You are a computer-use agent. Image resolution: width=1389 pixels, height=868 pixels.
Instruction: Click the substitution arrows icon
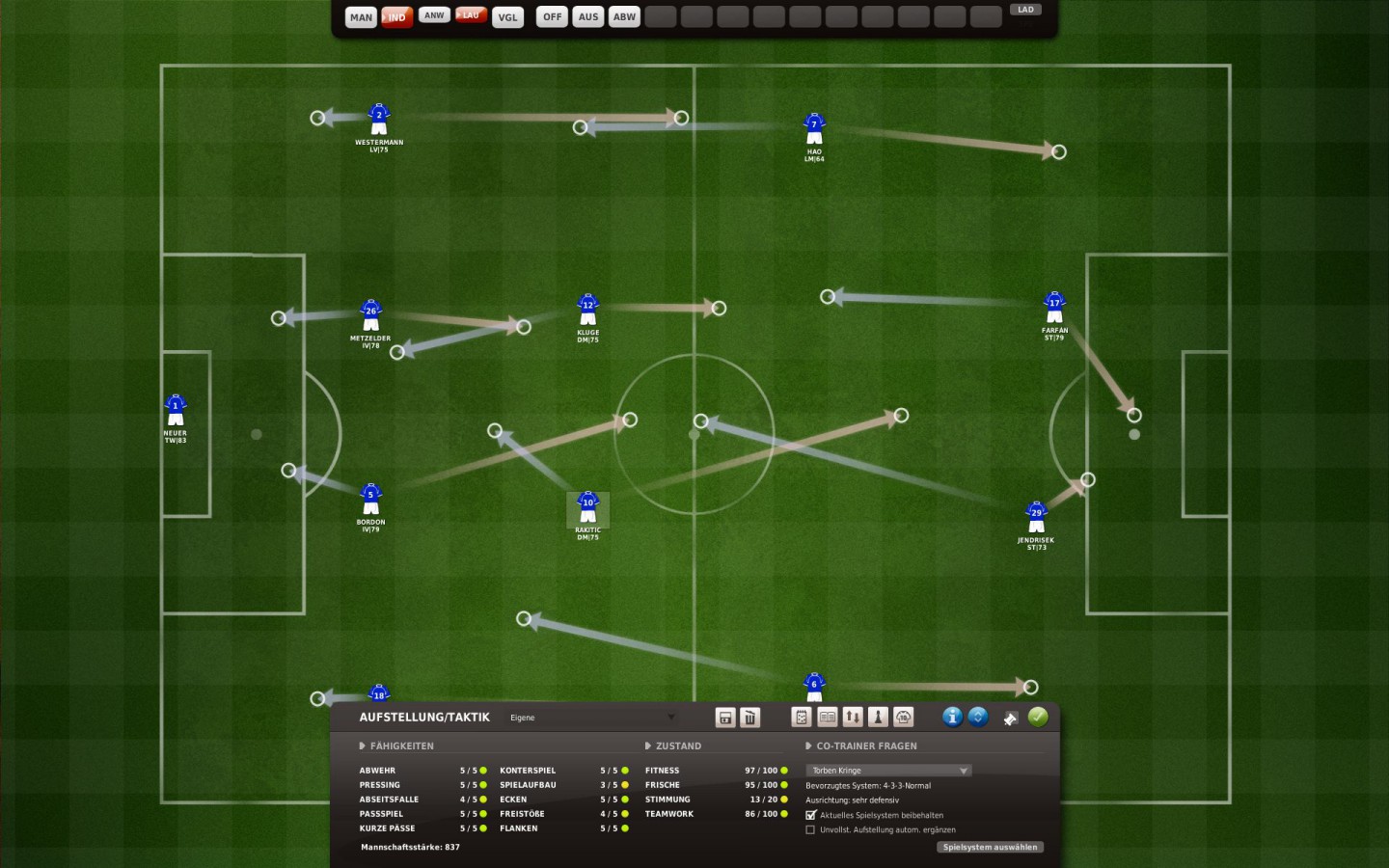point(854,718)
